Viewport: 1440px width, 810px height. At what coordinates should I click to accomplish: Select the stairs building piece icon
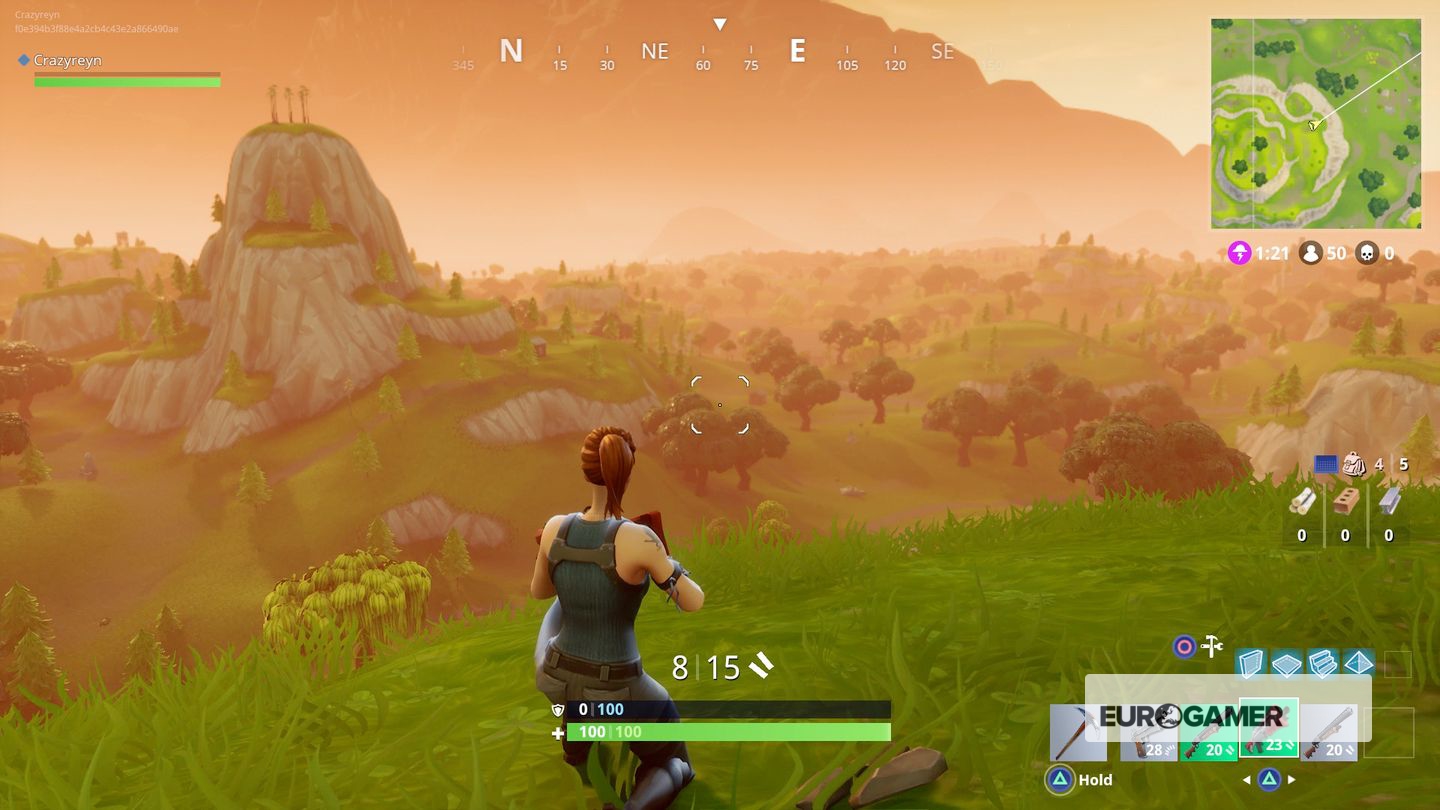click(1322, 663)
